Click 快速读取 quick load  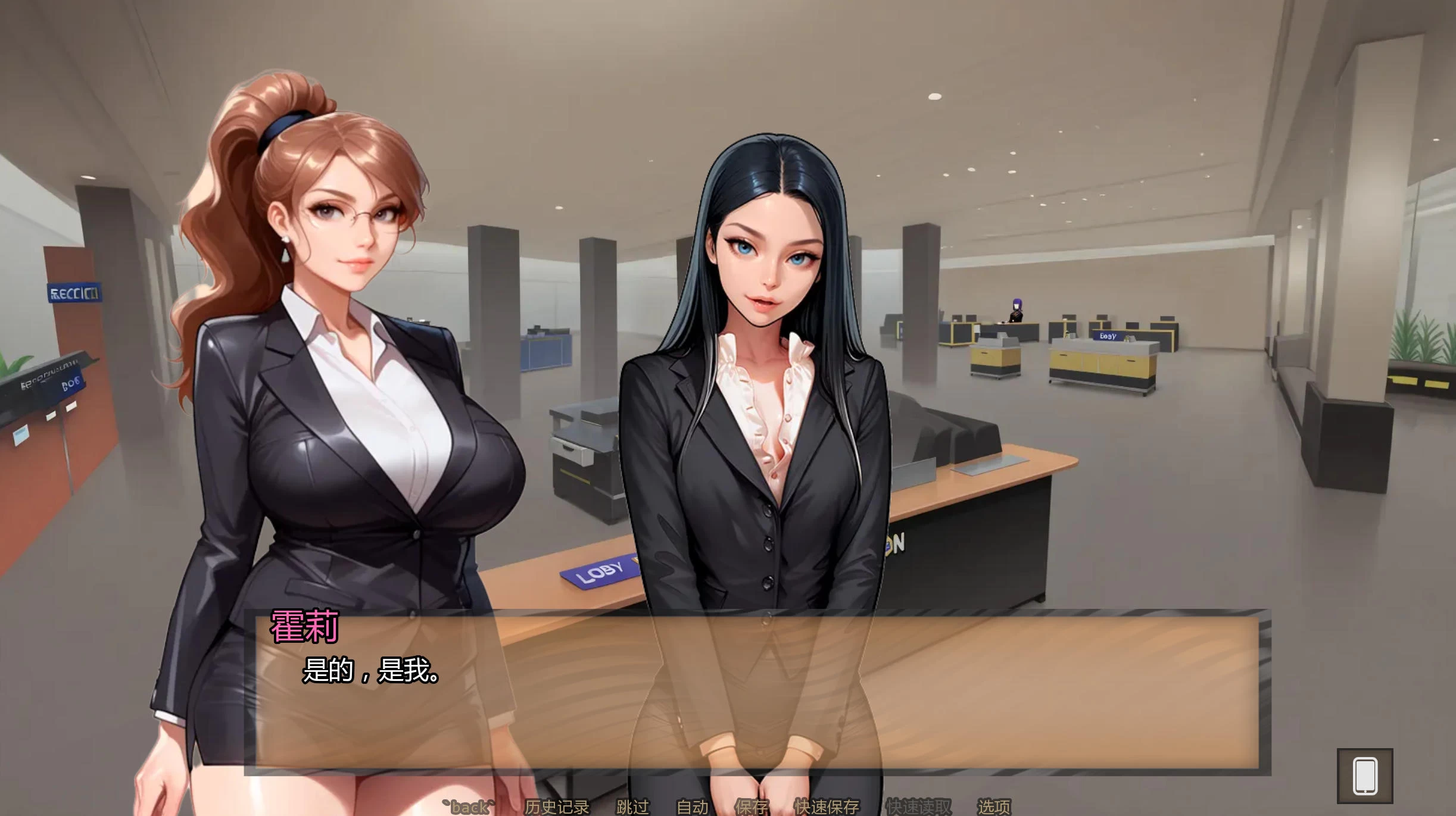click(918, 806)
